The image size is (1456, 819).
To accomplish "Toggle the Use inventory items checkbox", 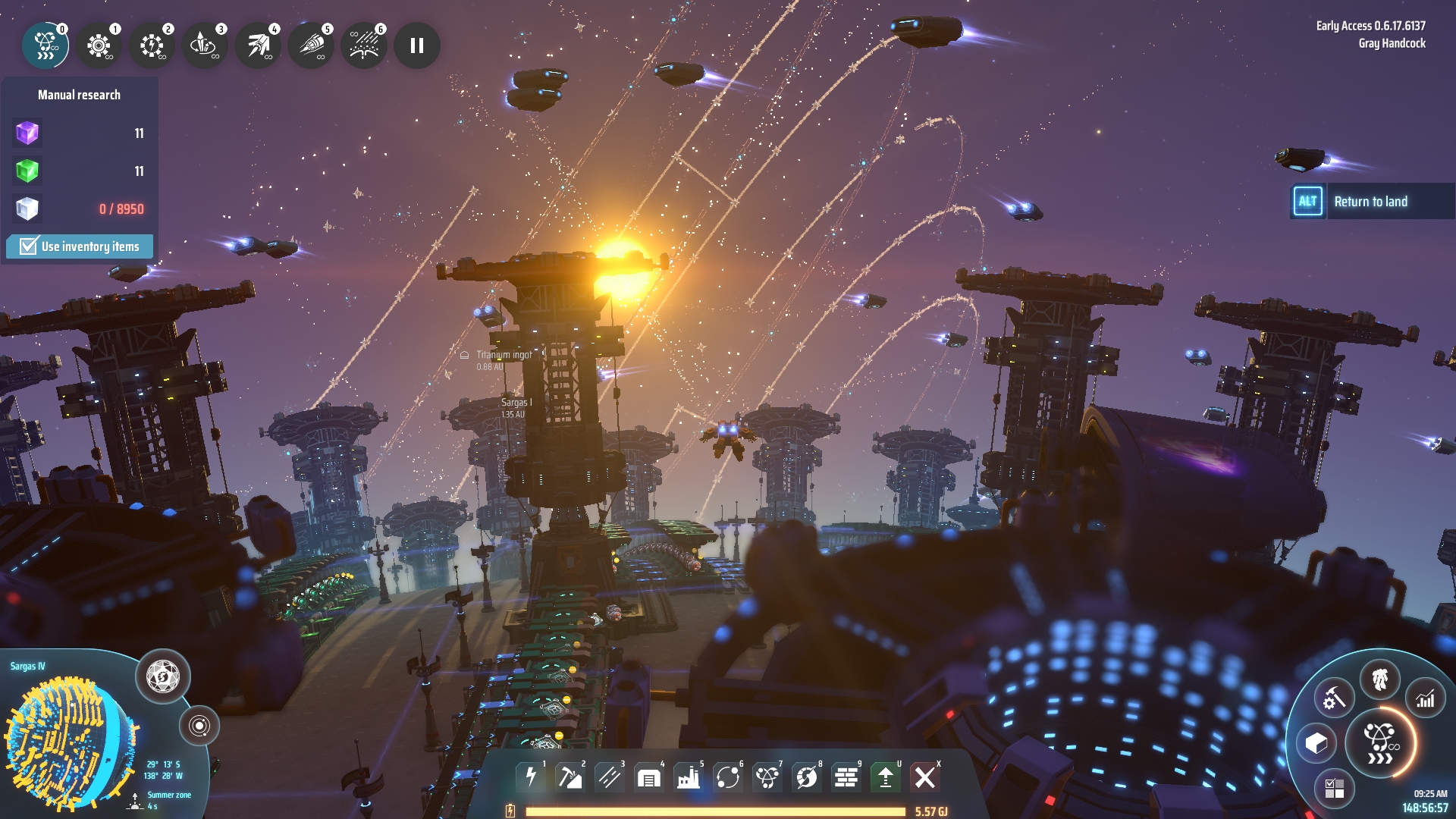I will click(29, 246).
